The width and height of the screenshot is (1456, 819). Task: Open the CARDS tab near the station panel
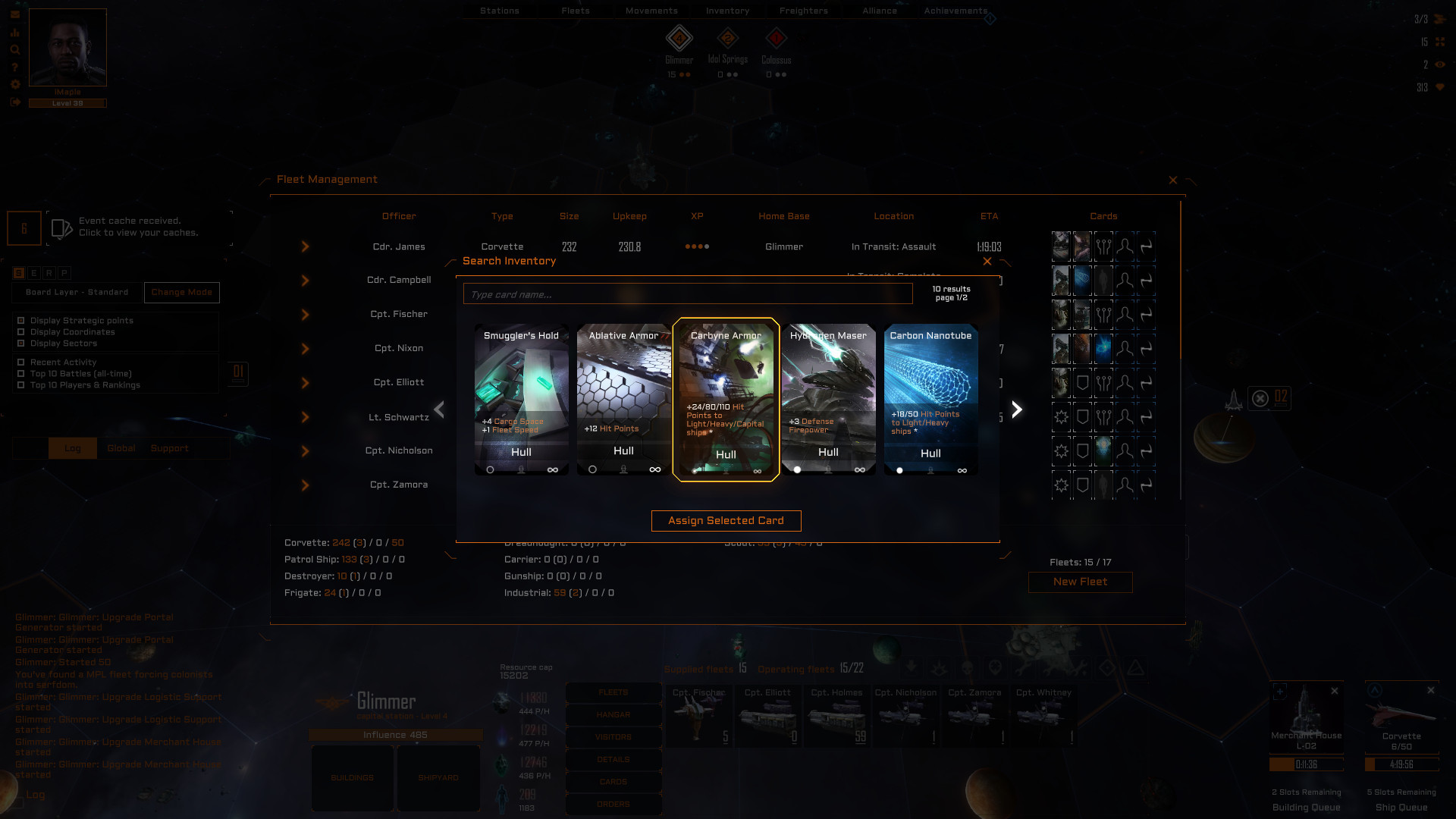point(613,782)
